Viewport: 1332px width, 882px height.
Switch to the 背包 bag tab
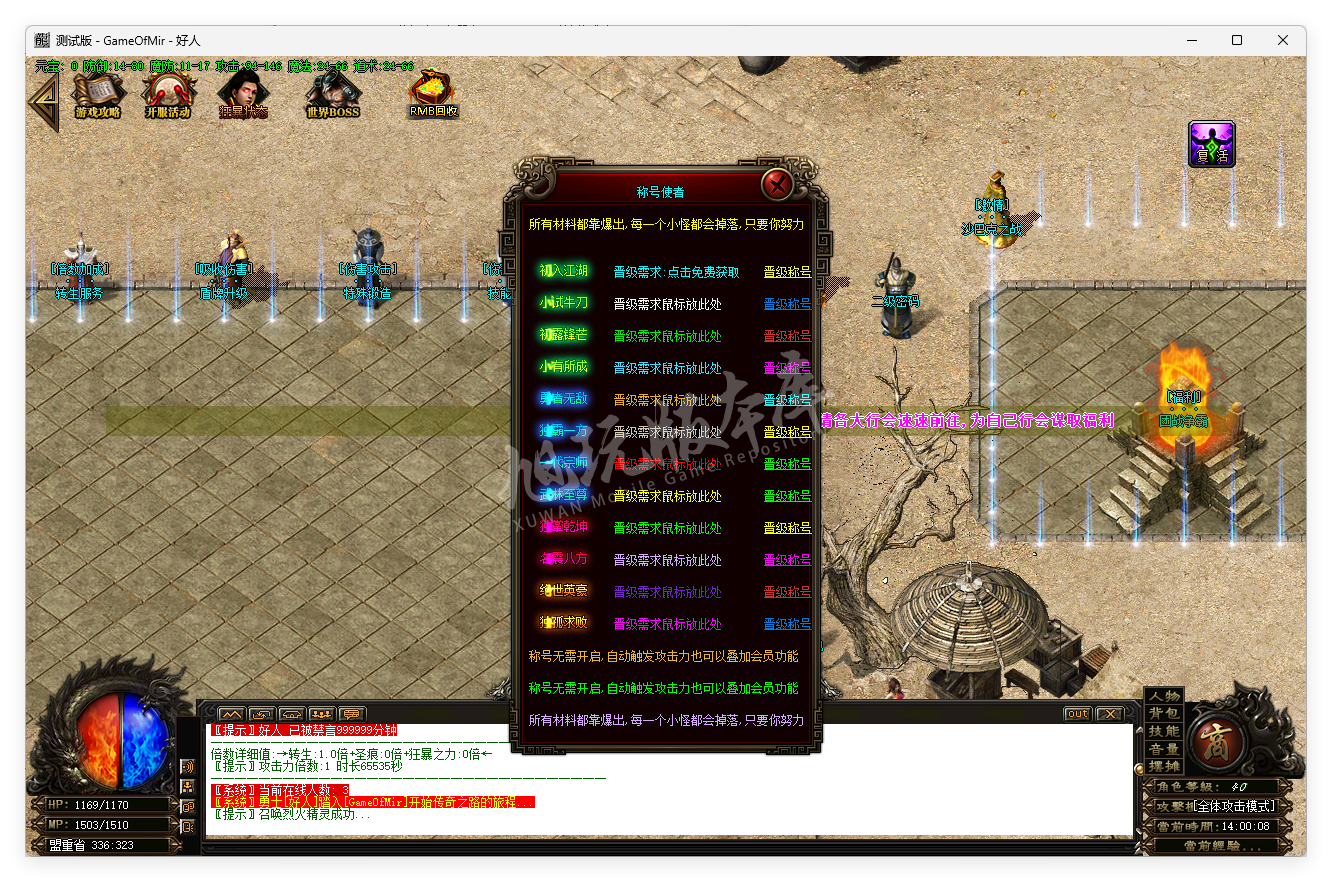coord(1163,714)
